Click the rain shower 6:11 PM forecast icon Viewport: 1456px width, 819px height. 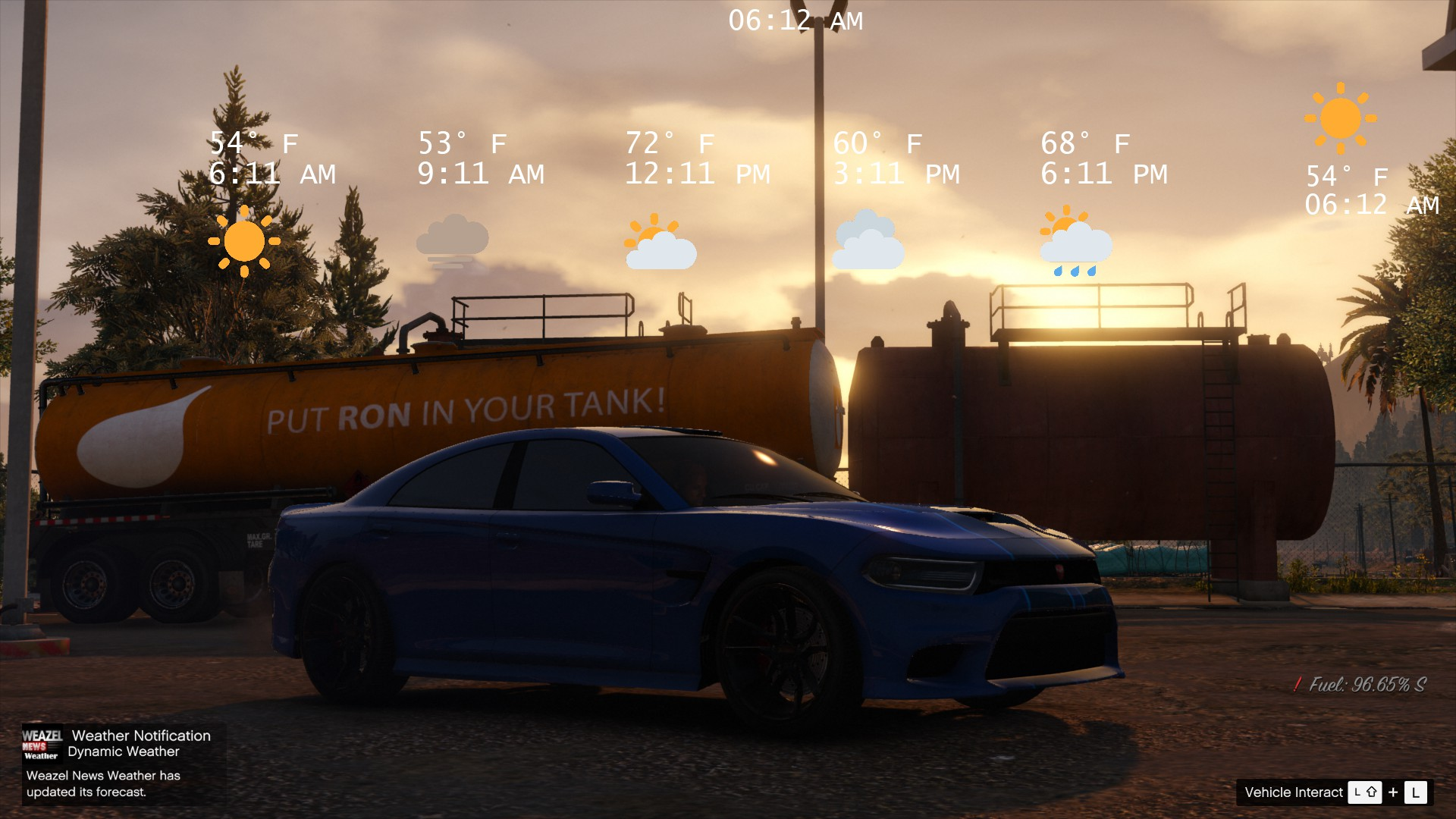1075,242
